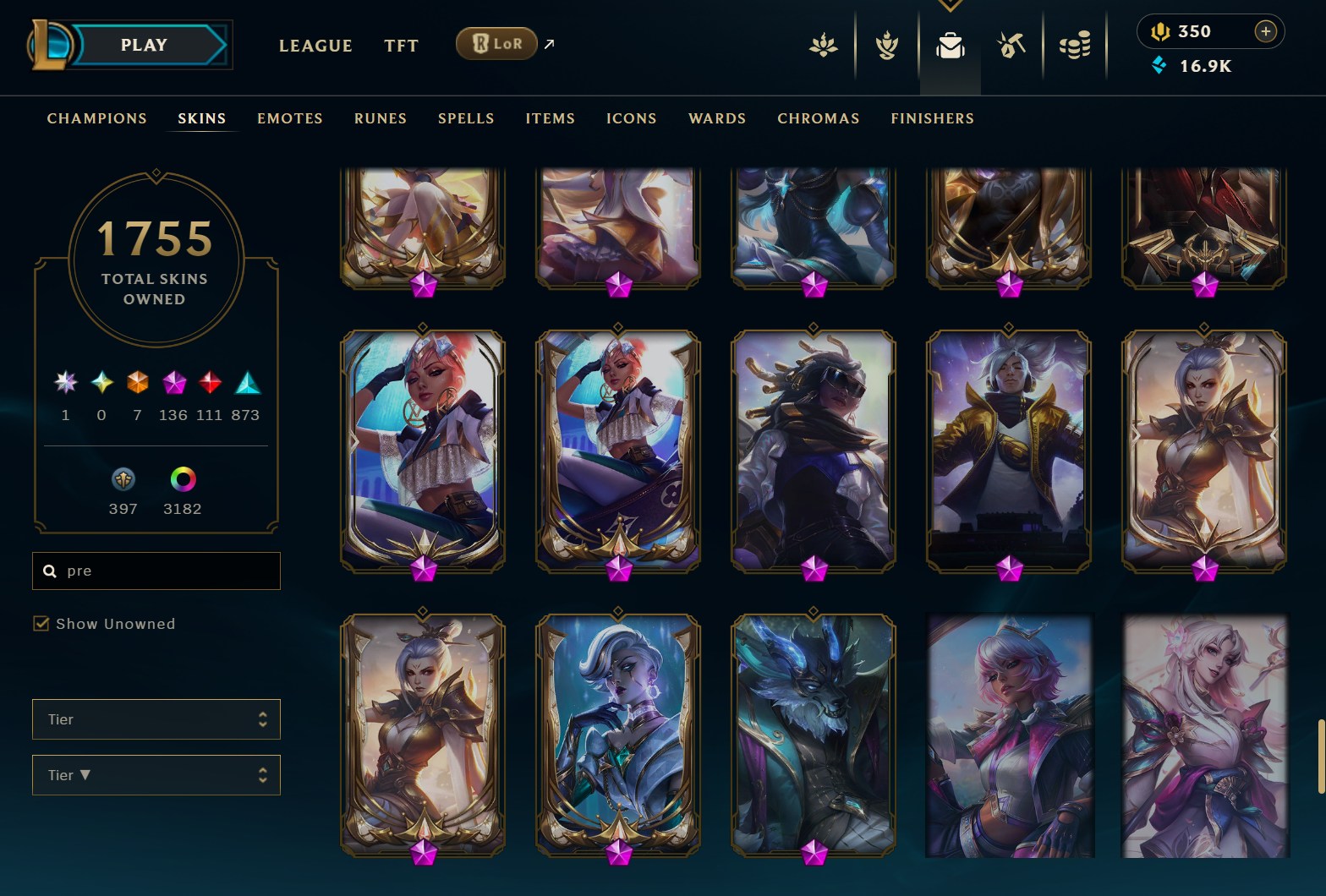1326x896 pixels.
Task: Open the Runes tab
Action: click(x=381, y=118)
